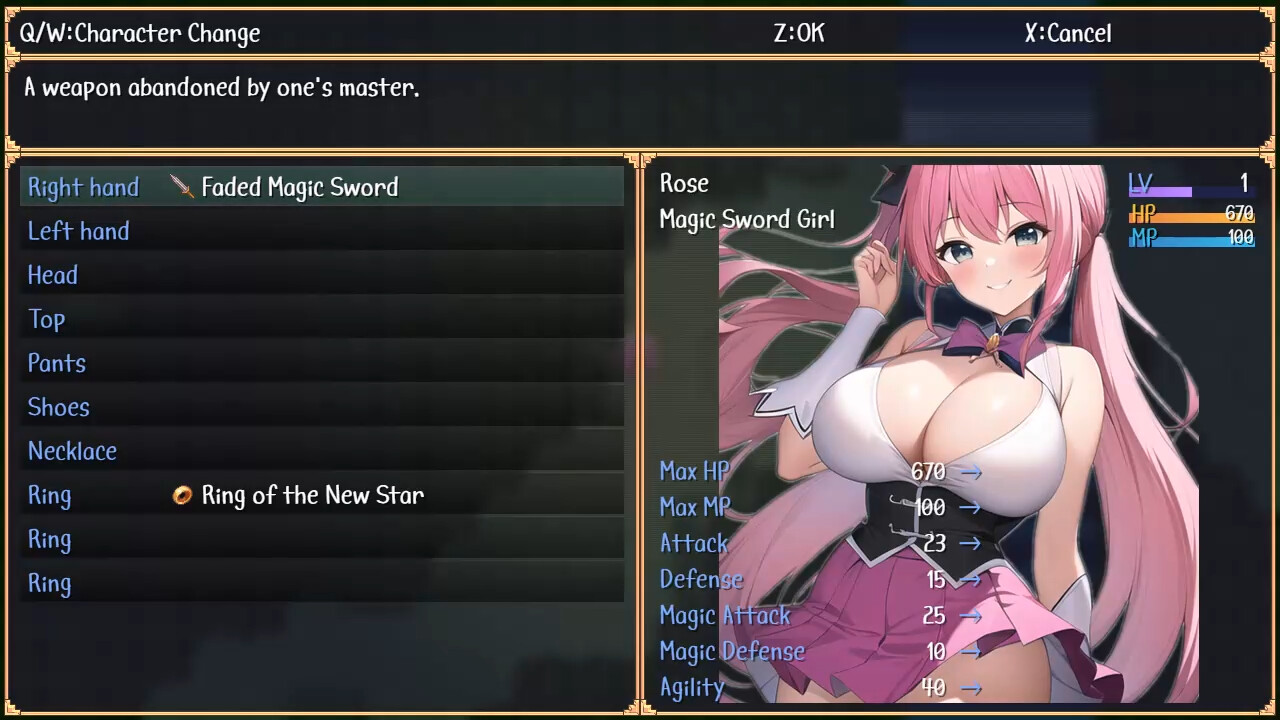The width and height of the screenshot is (1280, 720).
Task: Select the Right hand equipment slot
Action: [x=83, y=187]
